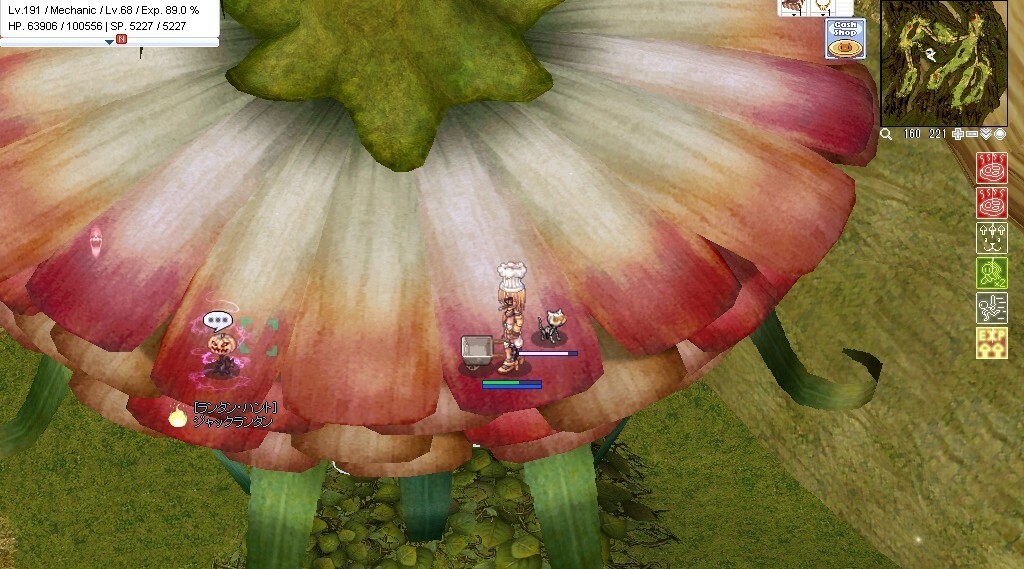
Task: Click the red N badge on the status window
Action: (122, 40)
